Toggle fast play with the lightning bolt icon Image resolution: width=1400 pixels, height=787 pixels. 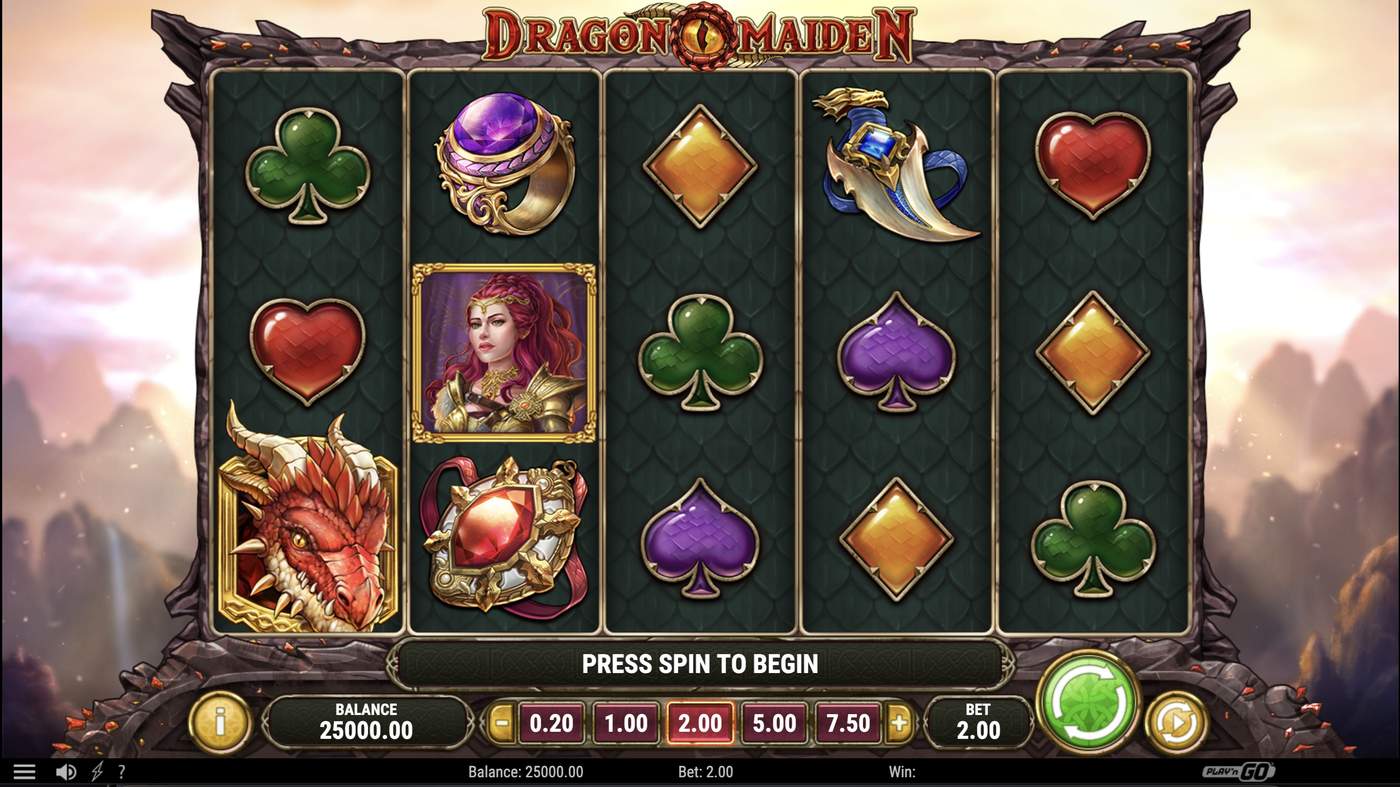[96, 770]
